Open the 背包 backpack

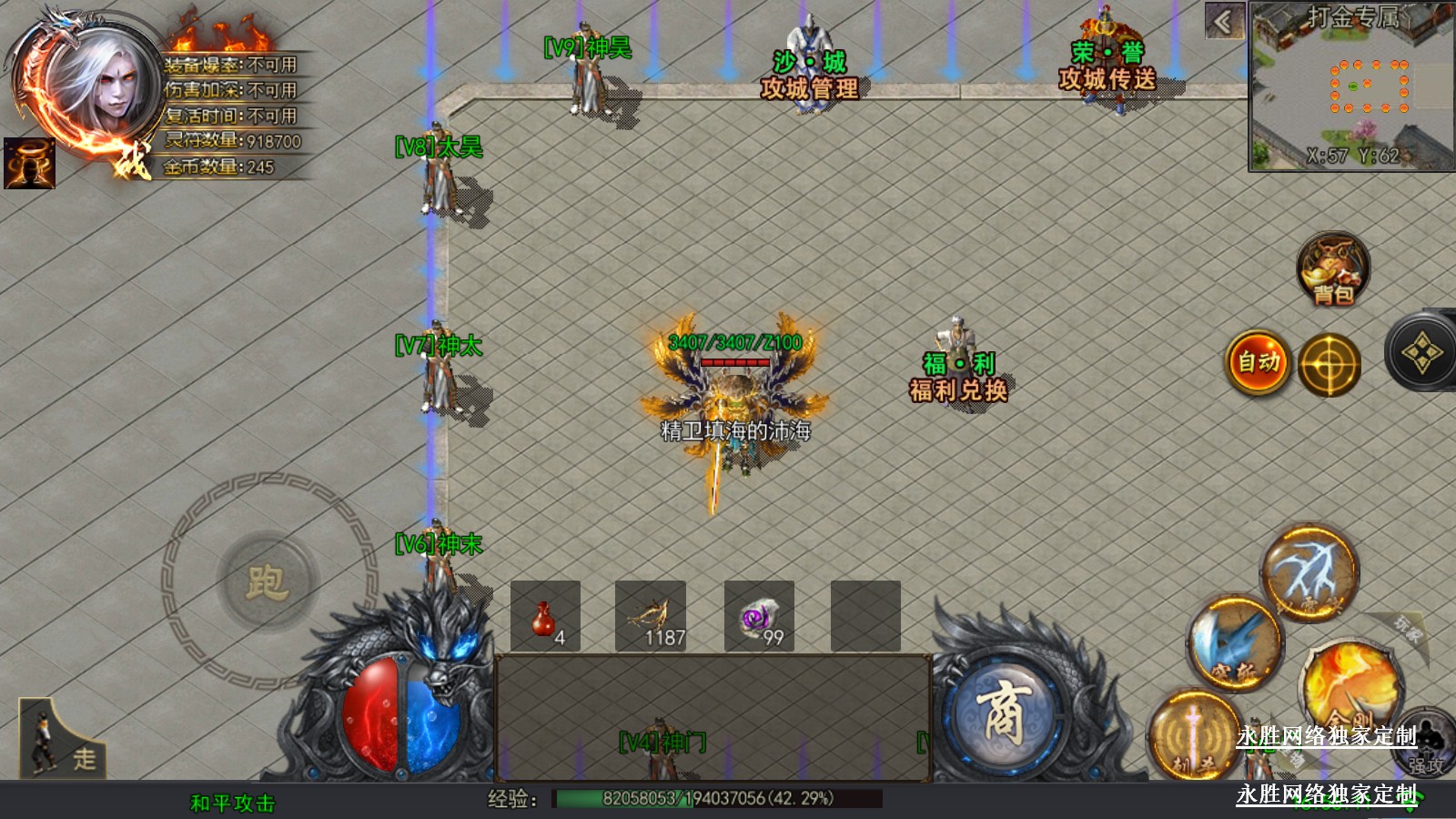click(1333, 269)
